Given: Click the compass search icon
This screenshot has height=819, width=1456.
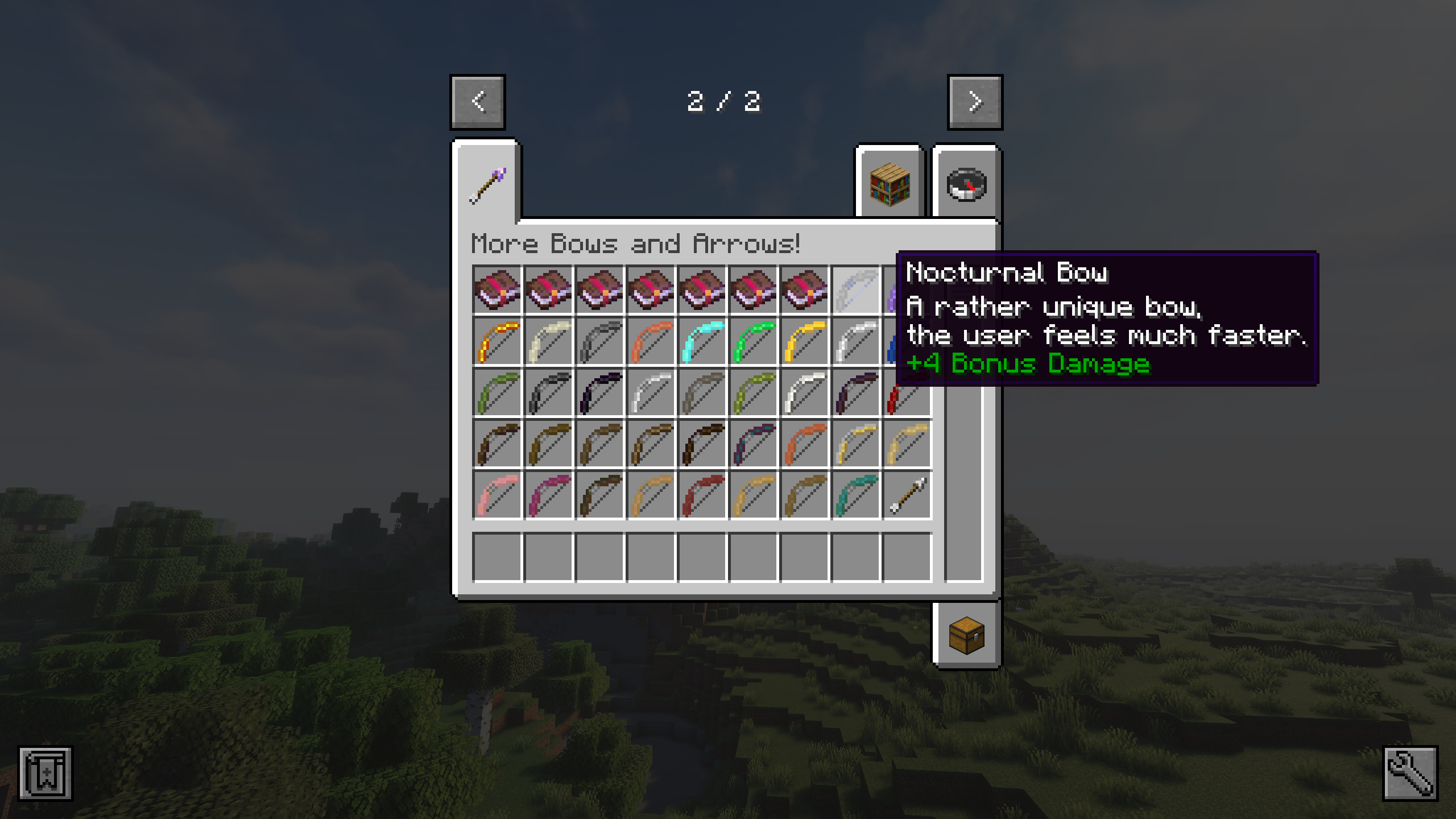Looking at the screenshot, I should (x=967, y=184).
